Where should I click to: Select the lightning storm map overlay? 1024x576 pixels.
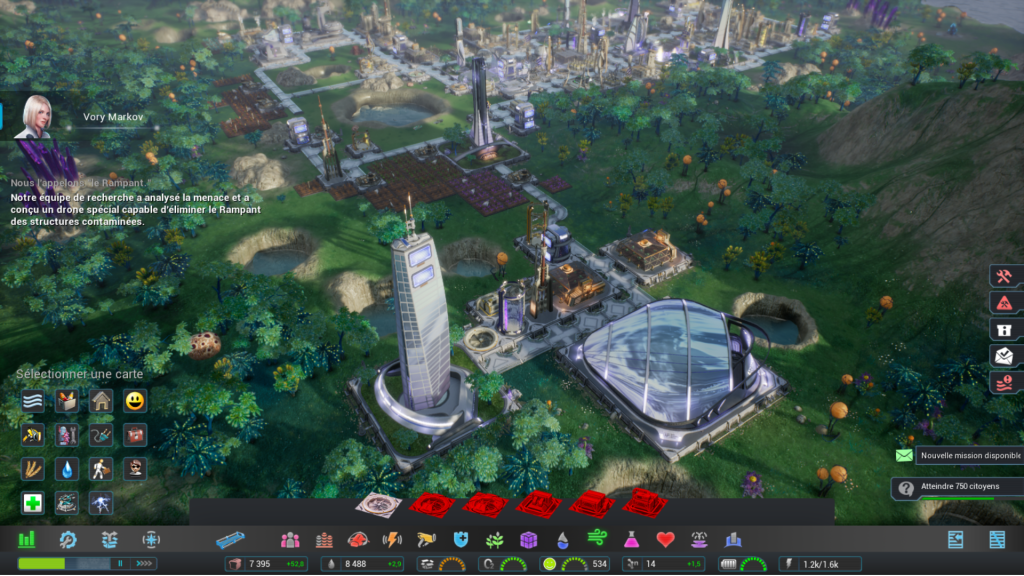tap(101, 503)
